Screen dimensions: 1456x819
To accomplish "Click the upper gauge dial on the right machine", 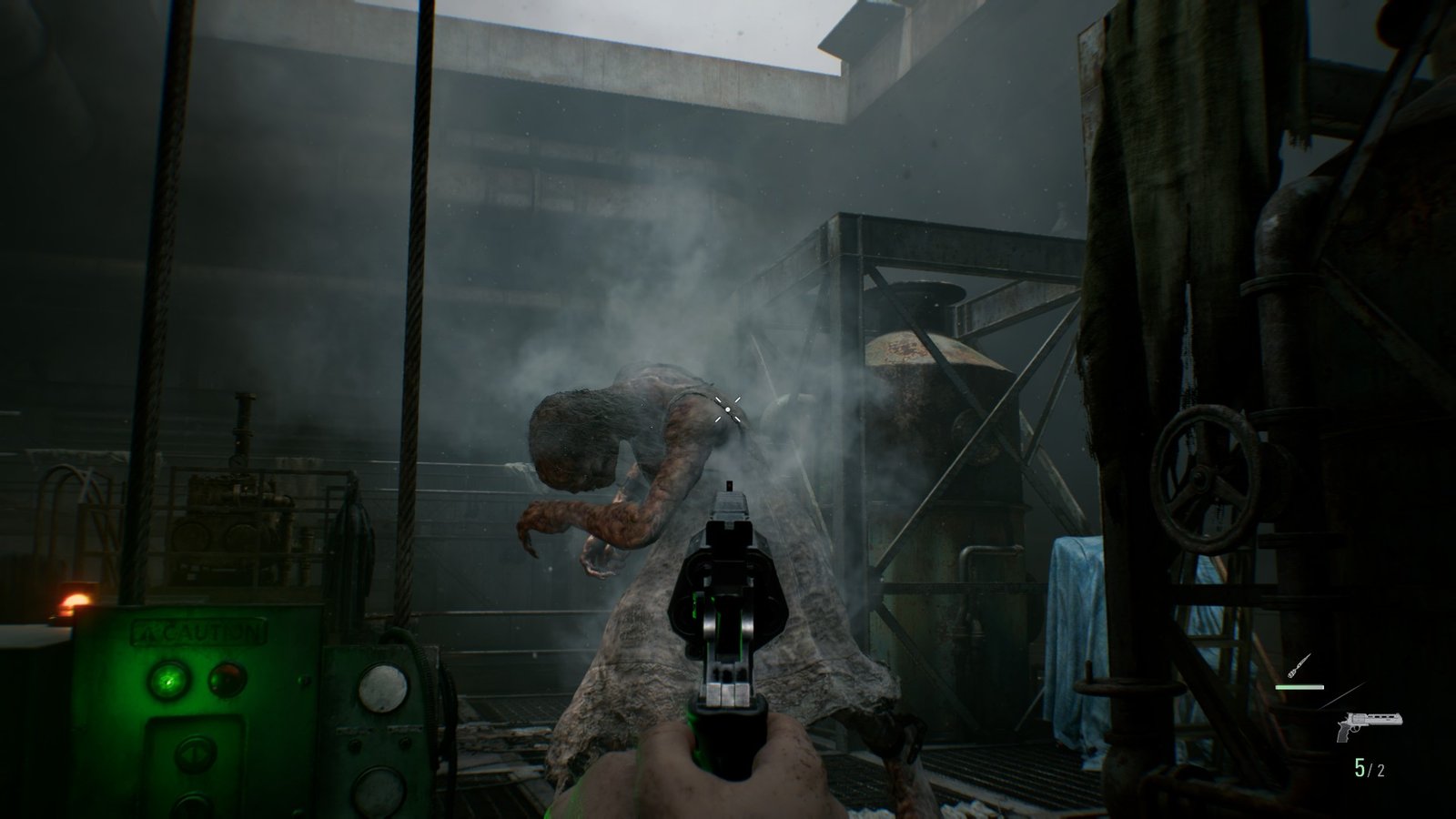I will tap(384, 686).
